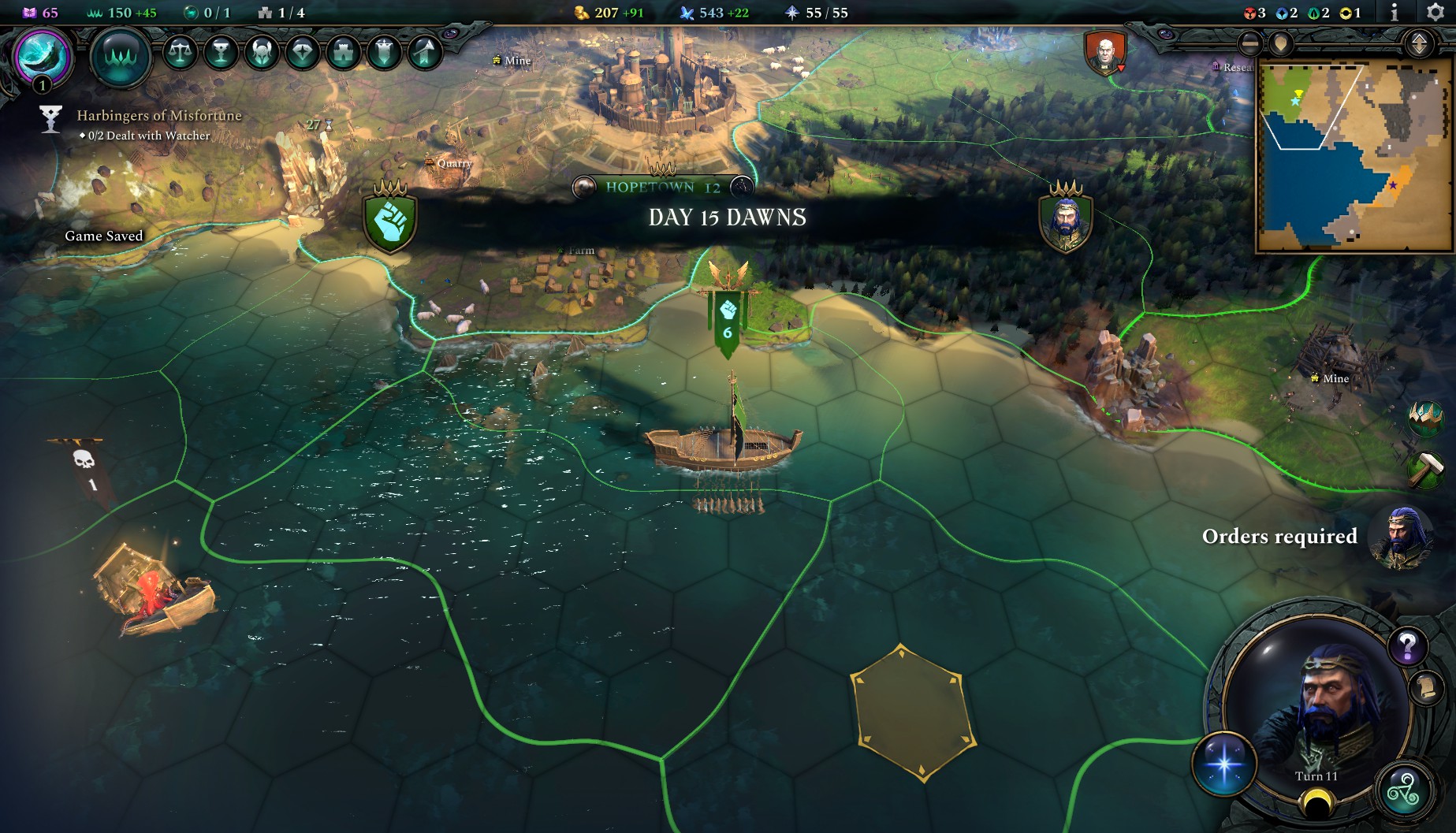
Task: Expand the minimap with the arrows button
Action: click(x=1418, y=43)
